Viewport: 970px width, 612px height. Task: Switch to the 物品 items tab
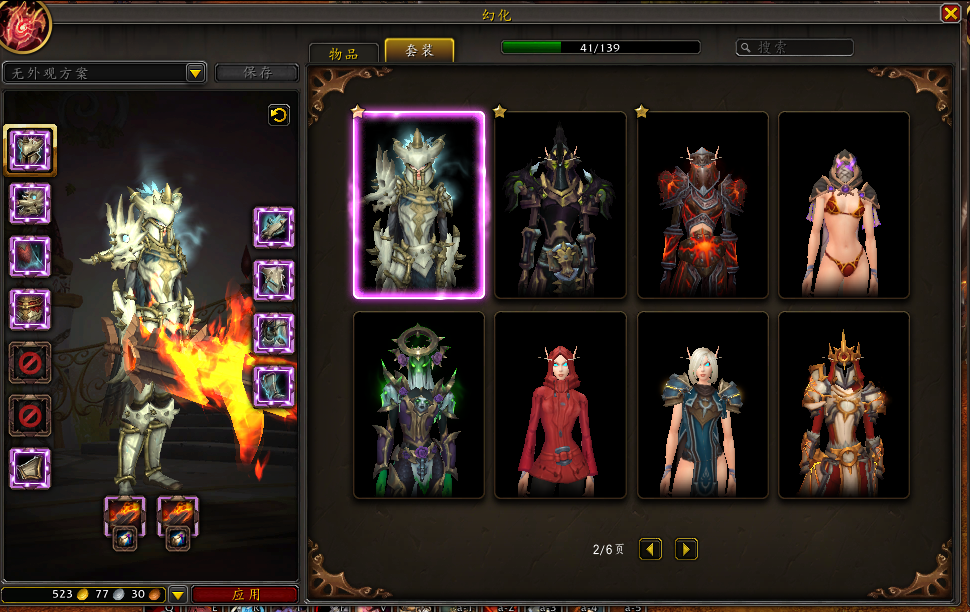[x=343, y=53]
